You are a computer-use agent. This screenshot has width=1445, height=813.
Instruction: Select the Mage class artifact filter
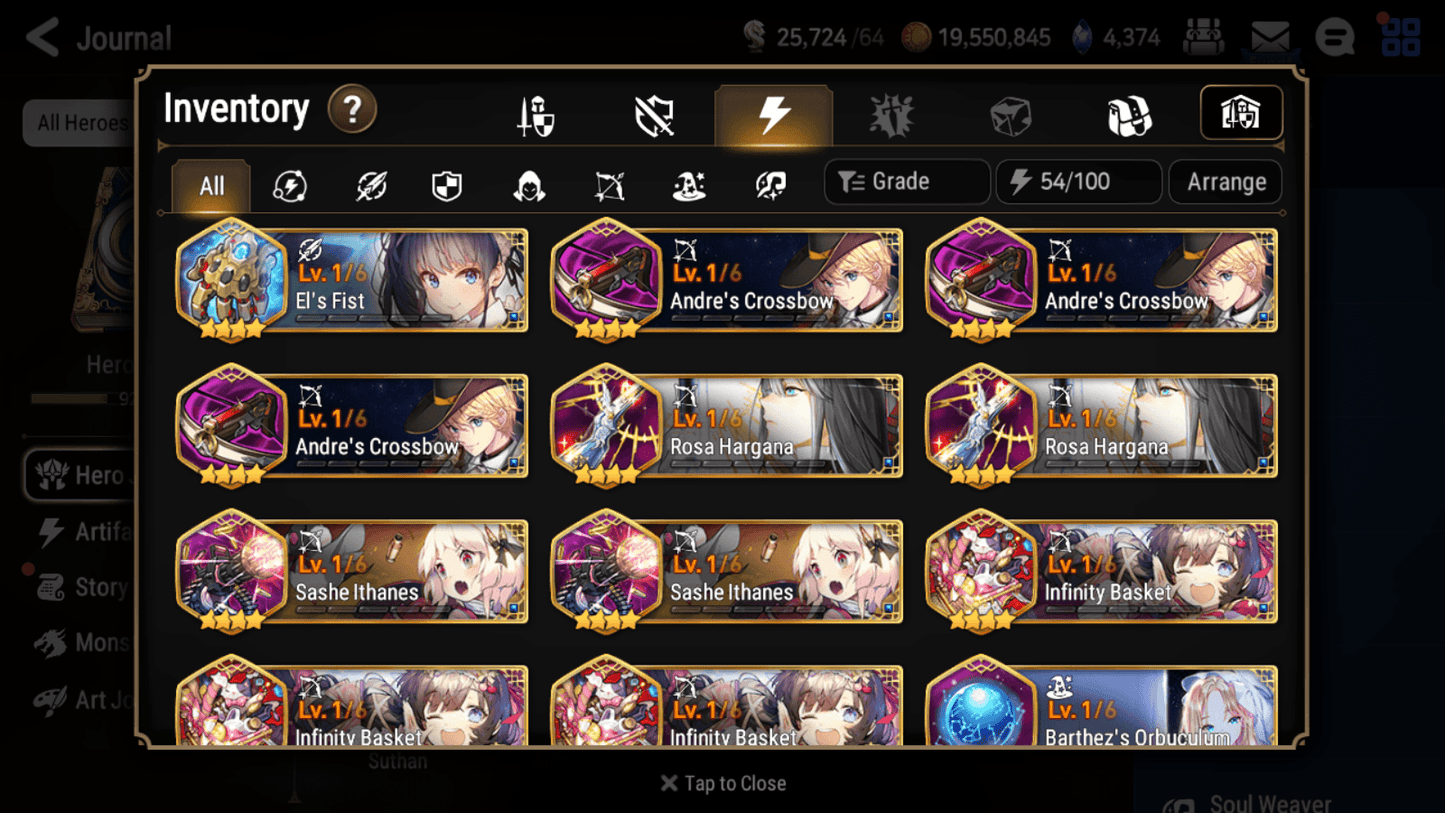point(687,185)
